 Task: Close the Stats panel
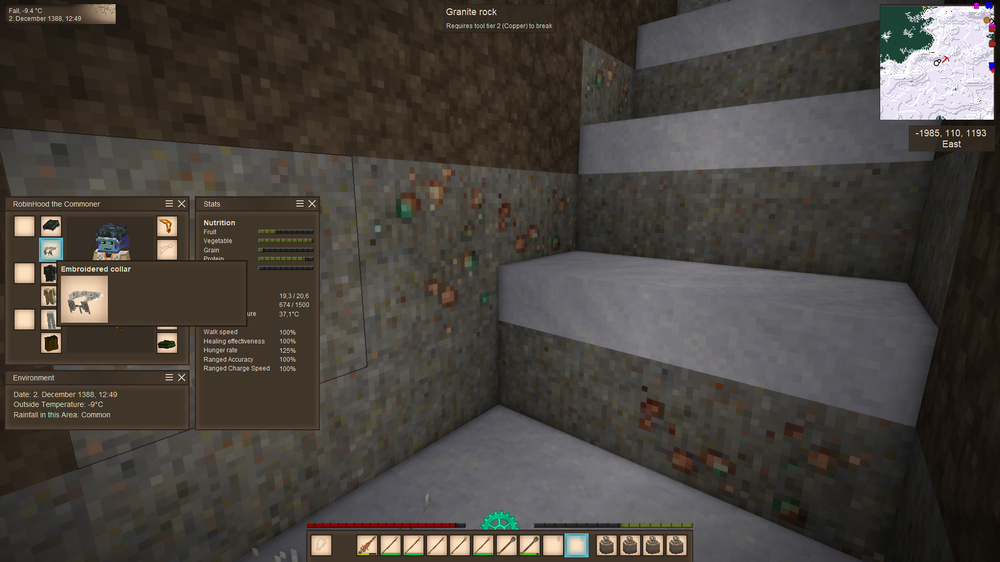(x=312, y=204)
